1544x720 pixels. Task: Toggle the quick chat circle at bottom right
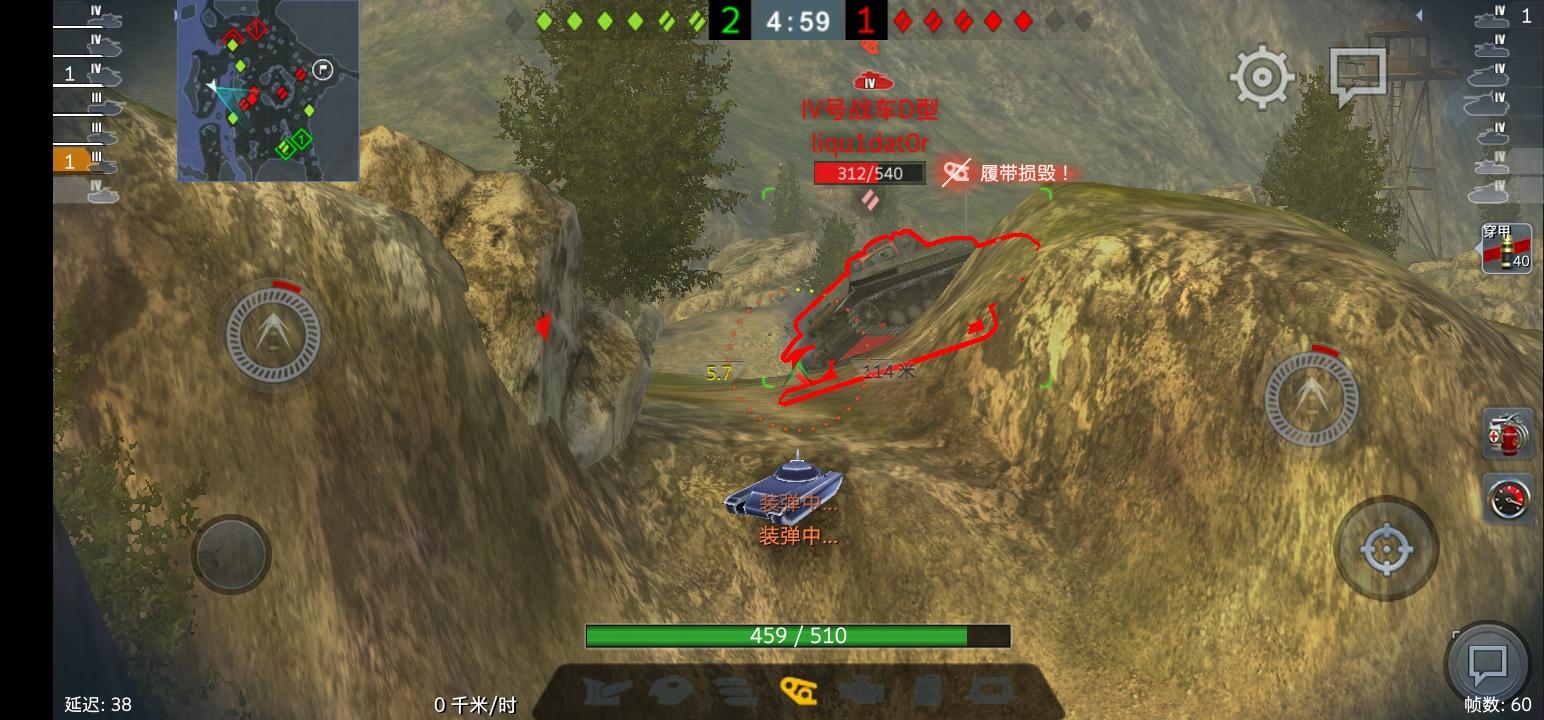click(1487, 661)
